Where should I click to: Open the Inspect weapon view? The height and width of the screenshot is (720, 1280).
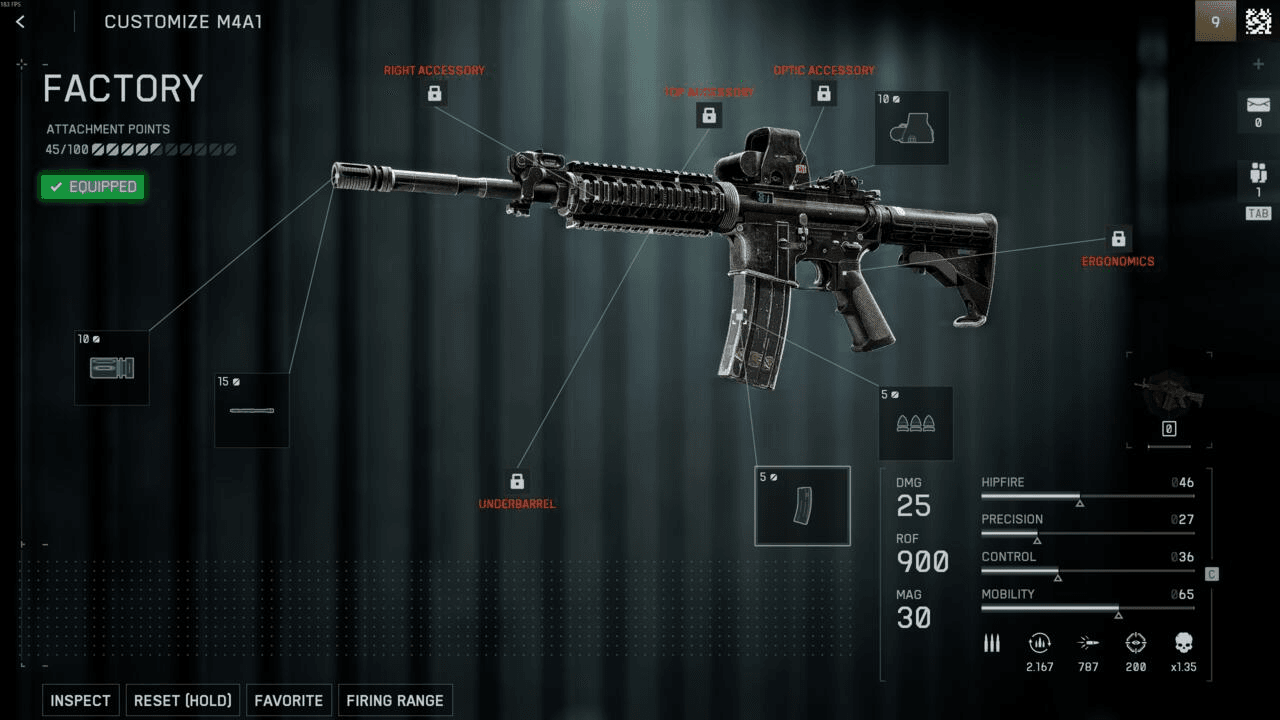80,700
